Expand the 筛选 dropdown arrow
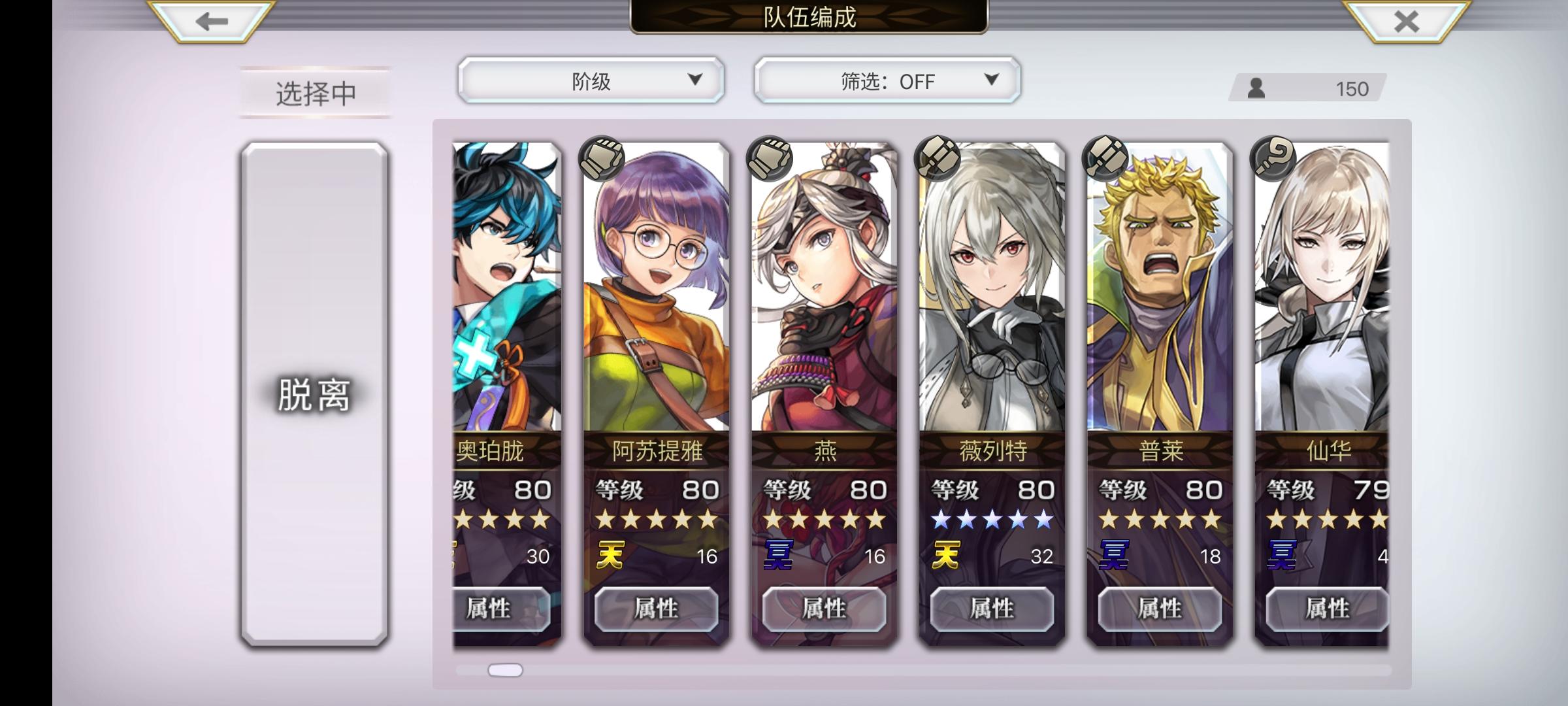Viewport: 1568px width, 706px height. [x=992, y=80]
